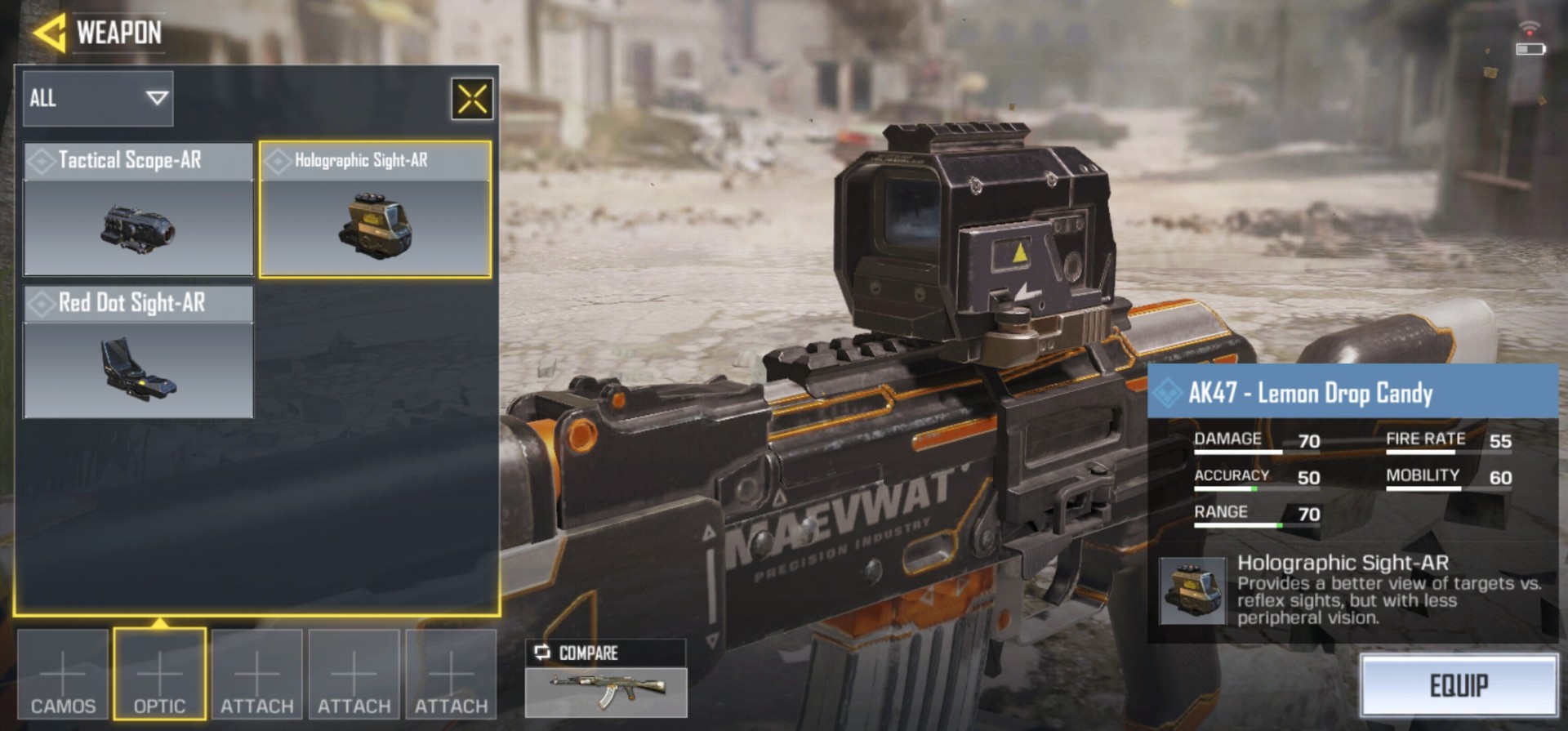Open the ALL filter dropdown
The image size is (1568, 731).
98,99
